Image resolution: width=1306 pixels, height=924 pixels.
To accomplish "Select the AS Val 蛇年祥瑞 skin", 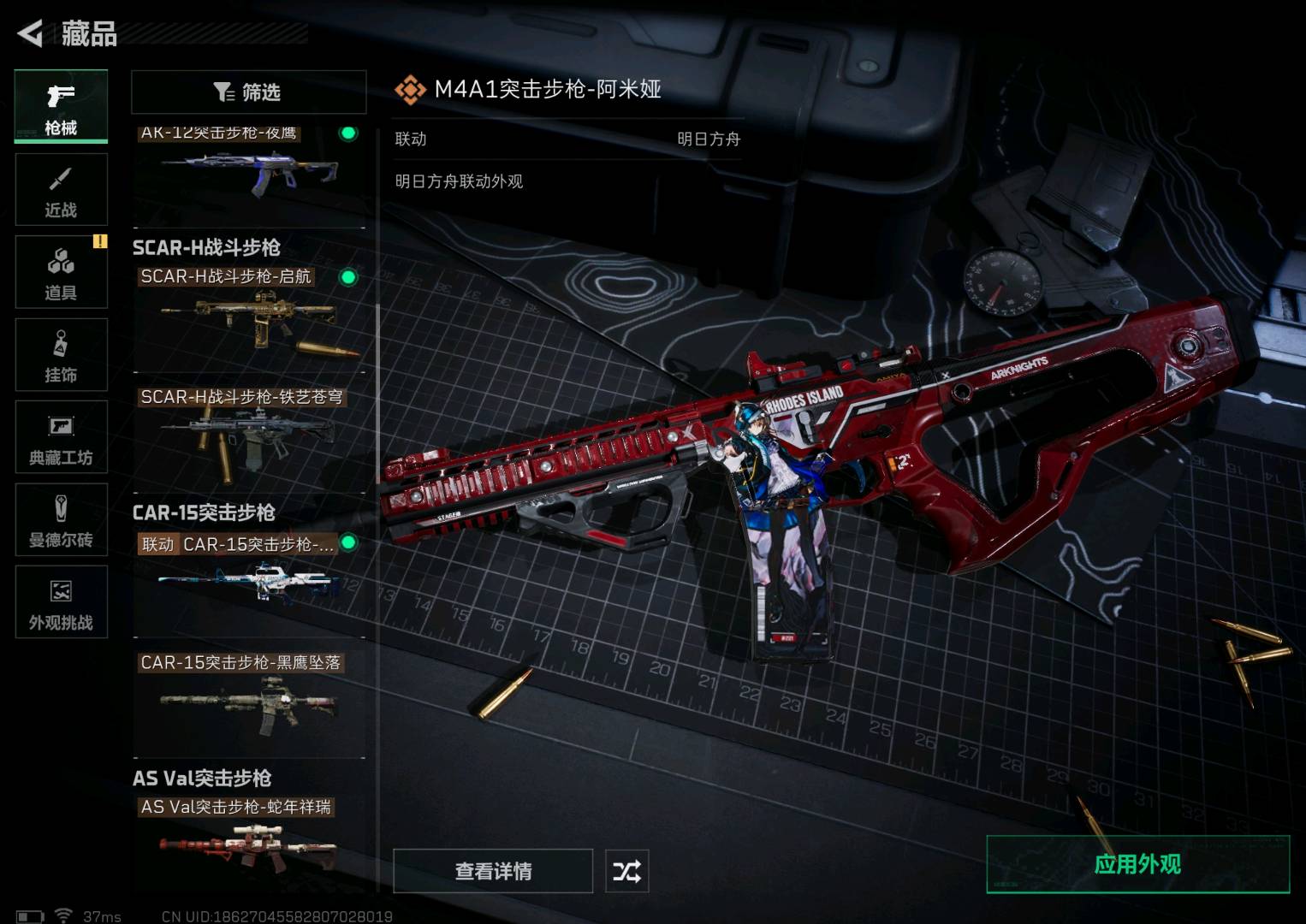I will click(248, 843).
